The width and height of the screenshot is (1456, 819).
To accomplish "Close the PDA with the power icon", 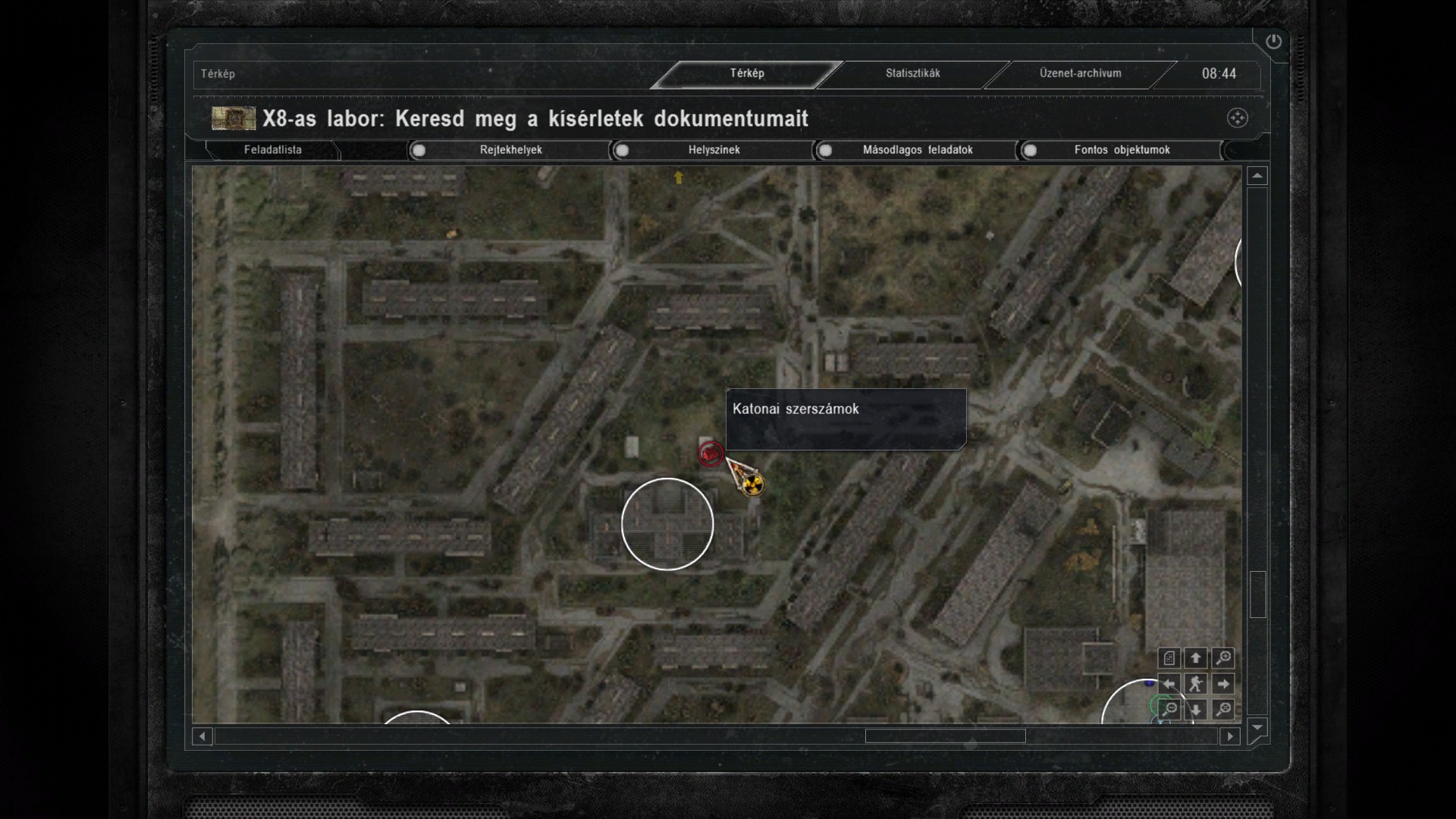I will [1273, 42].
